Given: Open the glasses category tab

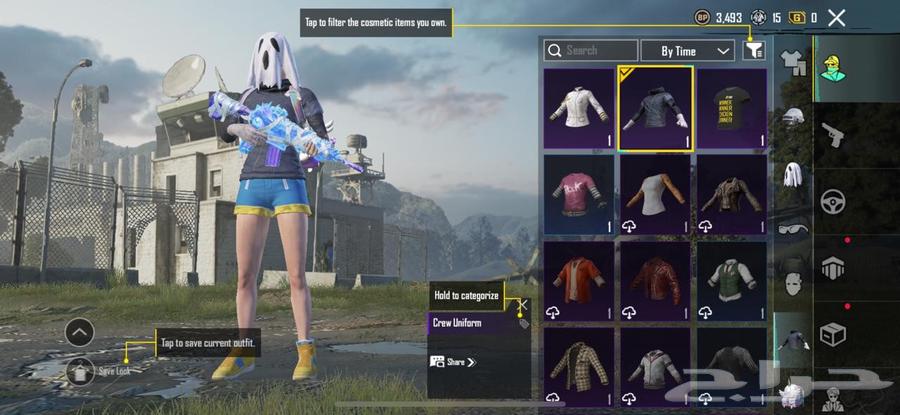Looking at the screenshot, I should [793, 227].
